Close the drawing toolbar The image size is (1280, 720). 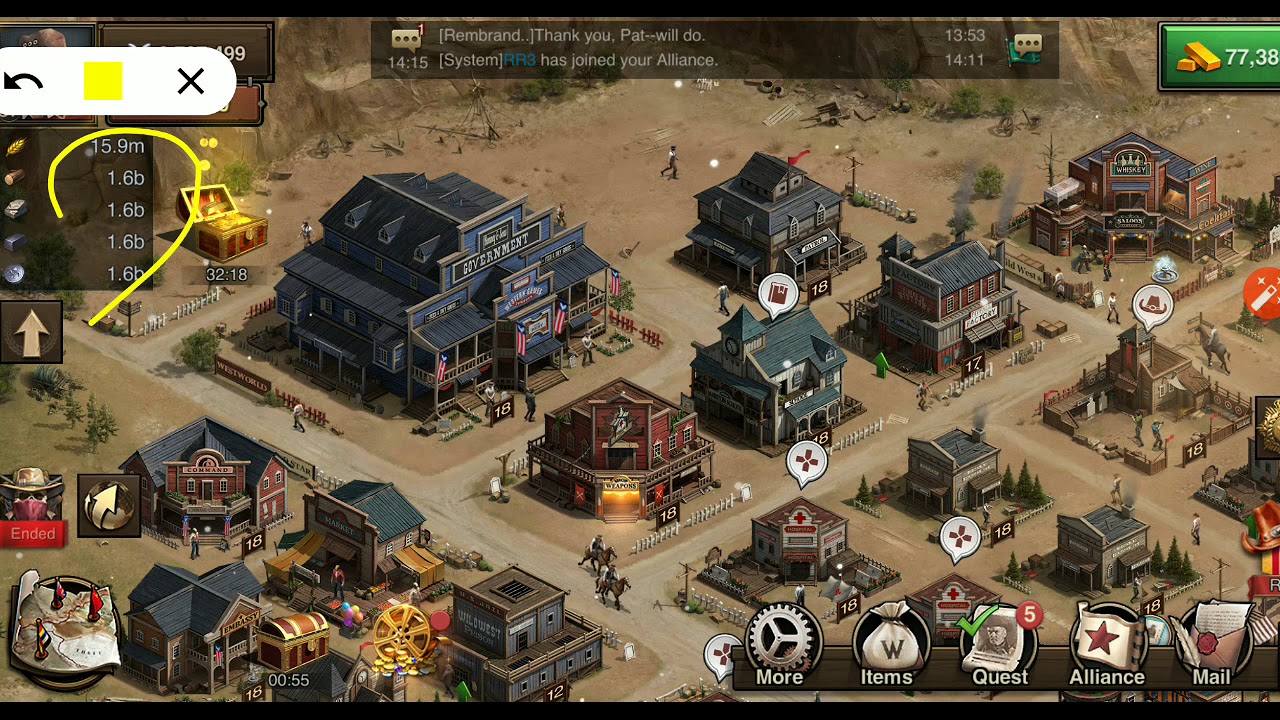tap(190, 82)
